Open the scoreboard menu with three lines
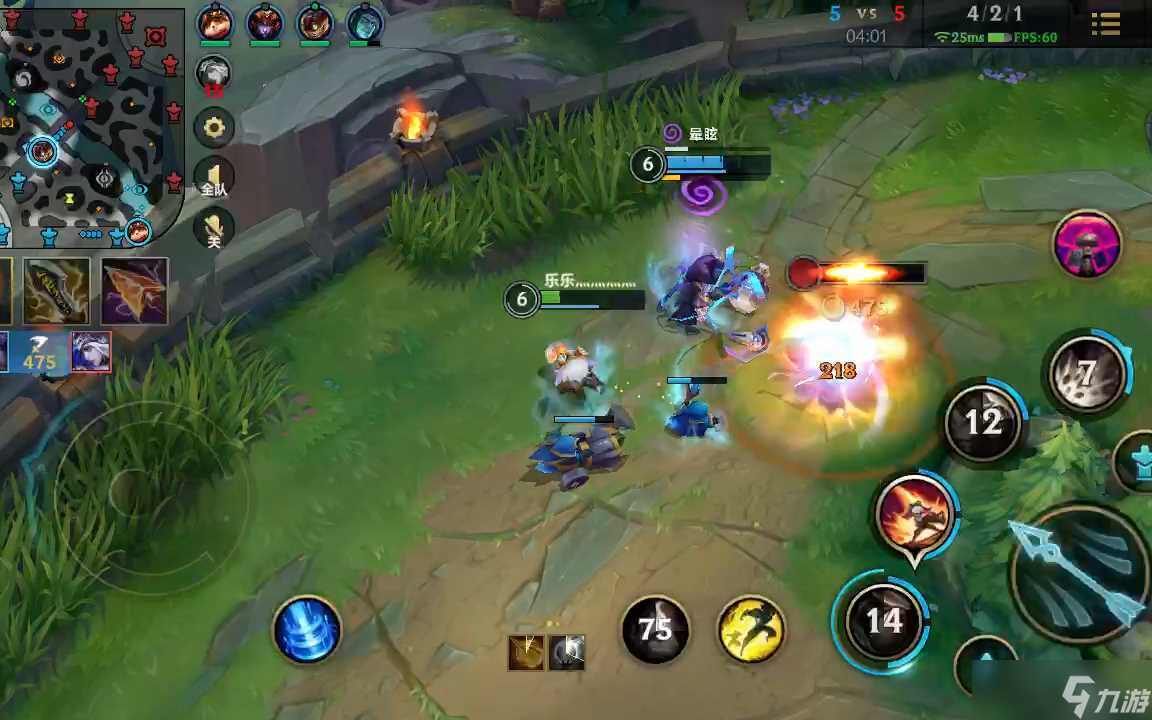1152x720 pixels. coord(1105,24)
